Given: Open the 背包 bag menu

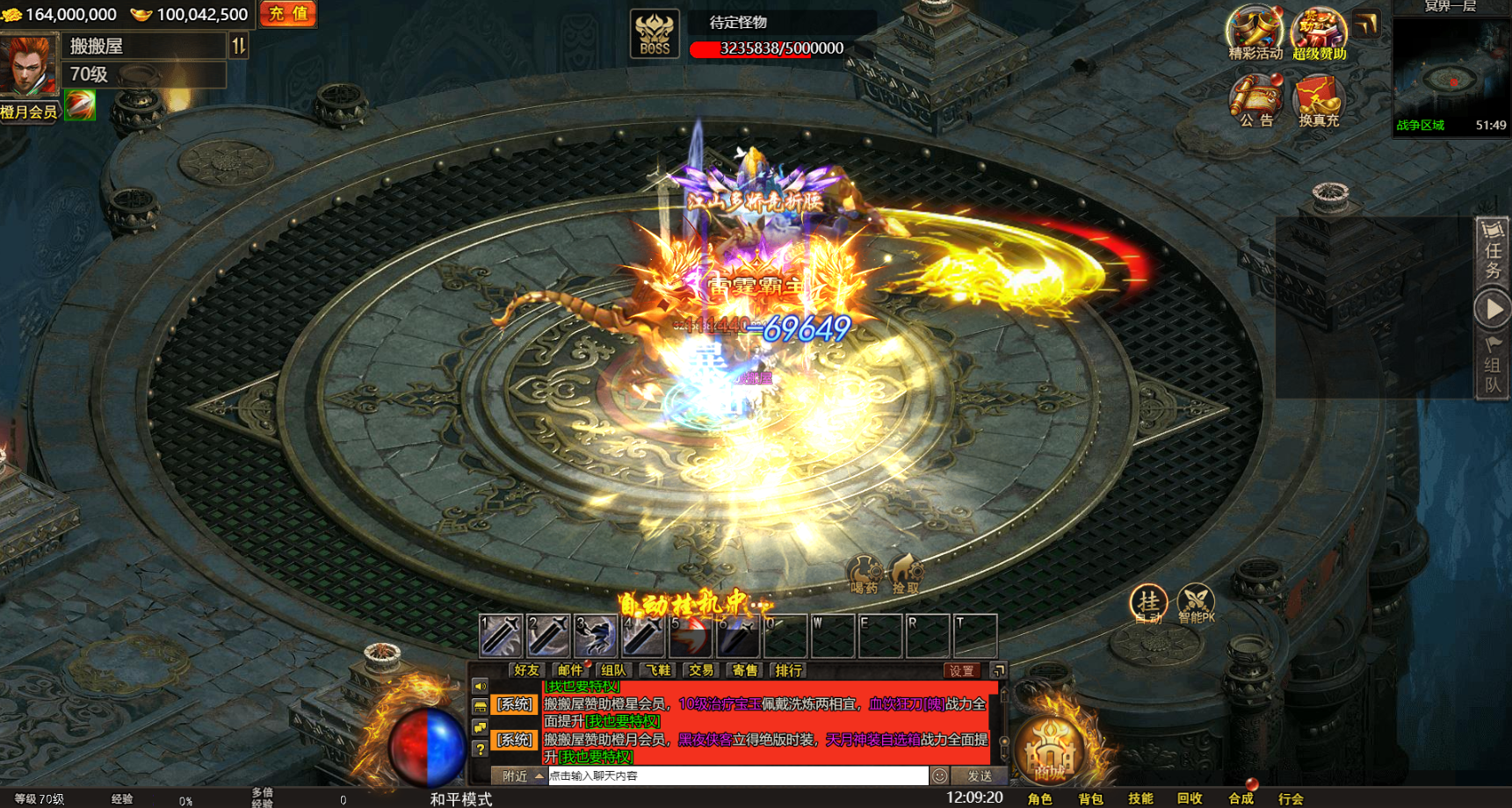Looking at the screenshot, I should point(1090,798).
